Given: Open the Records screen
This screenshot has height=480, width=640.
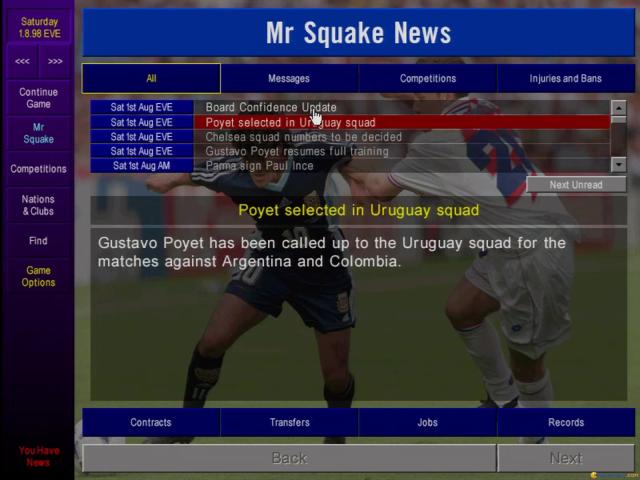Looking at the screenshot, I should 566,422.
